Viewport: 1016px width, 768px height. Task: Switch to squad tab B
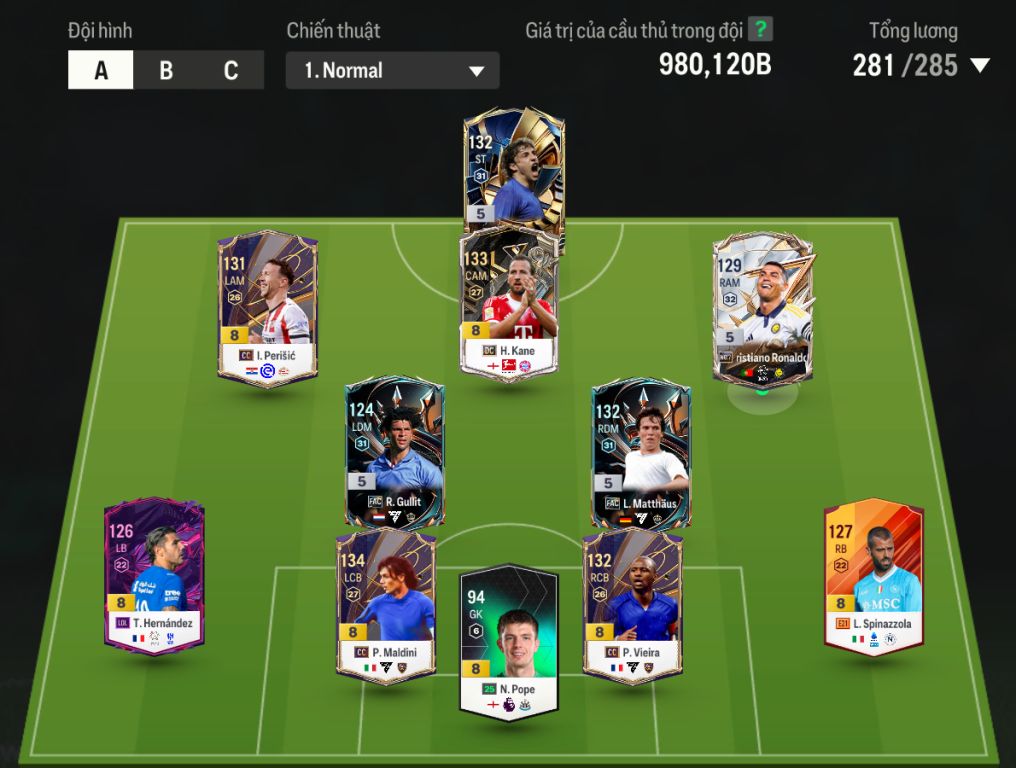pos(166,71)
